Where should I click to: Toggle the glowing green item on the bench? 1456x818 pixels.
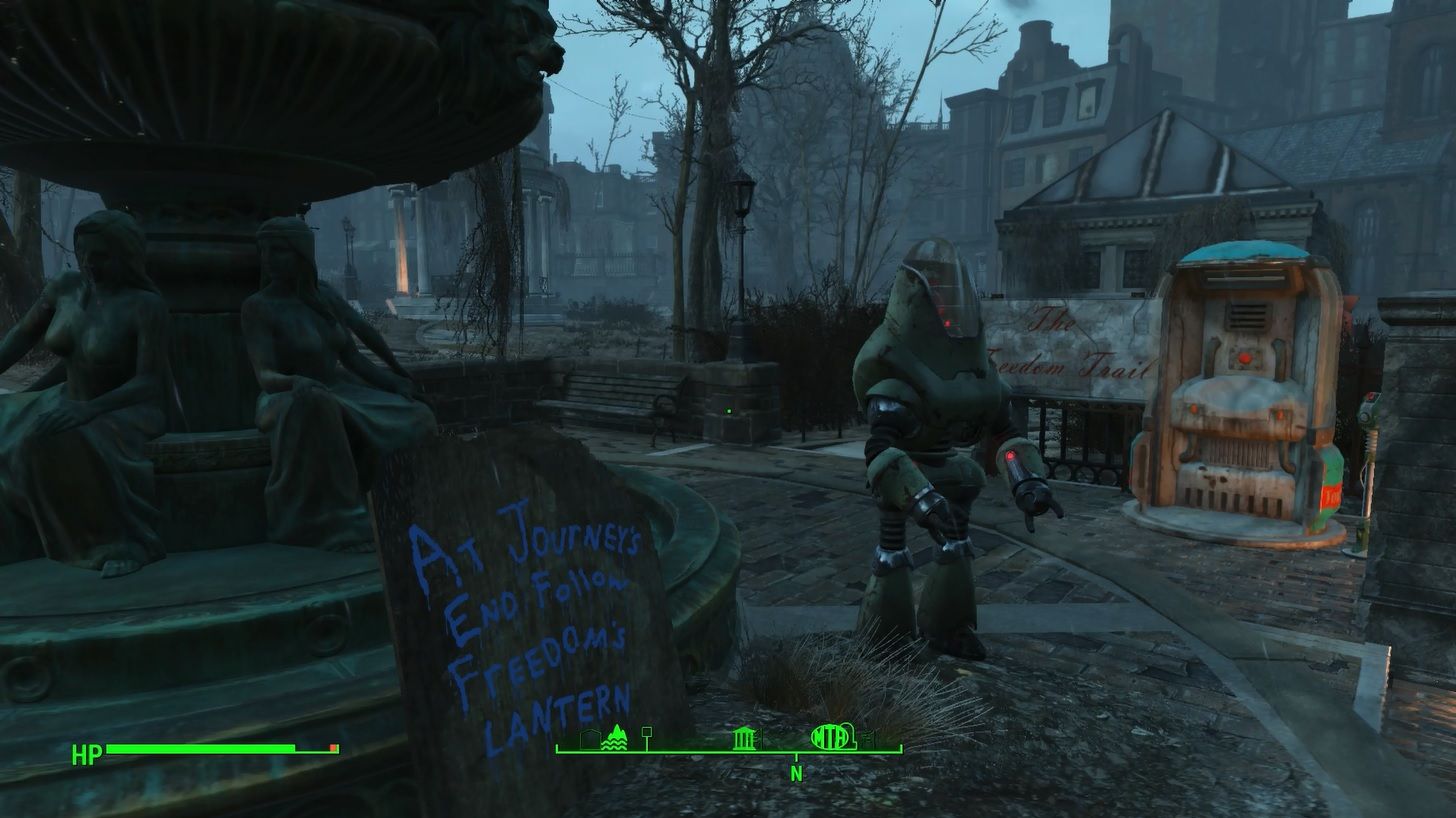click(x=730, y=410)
